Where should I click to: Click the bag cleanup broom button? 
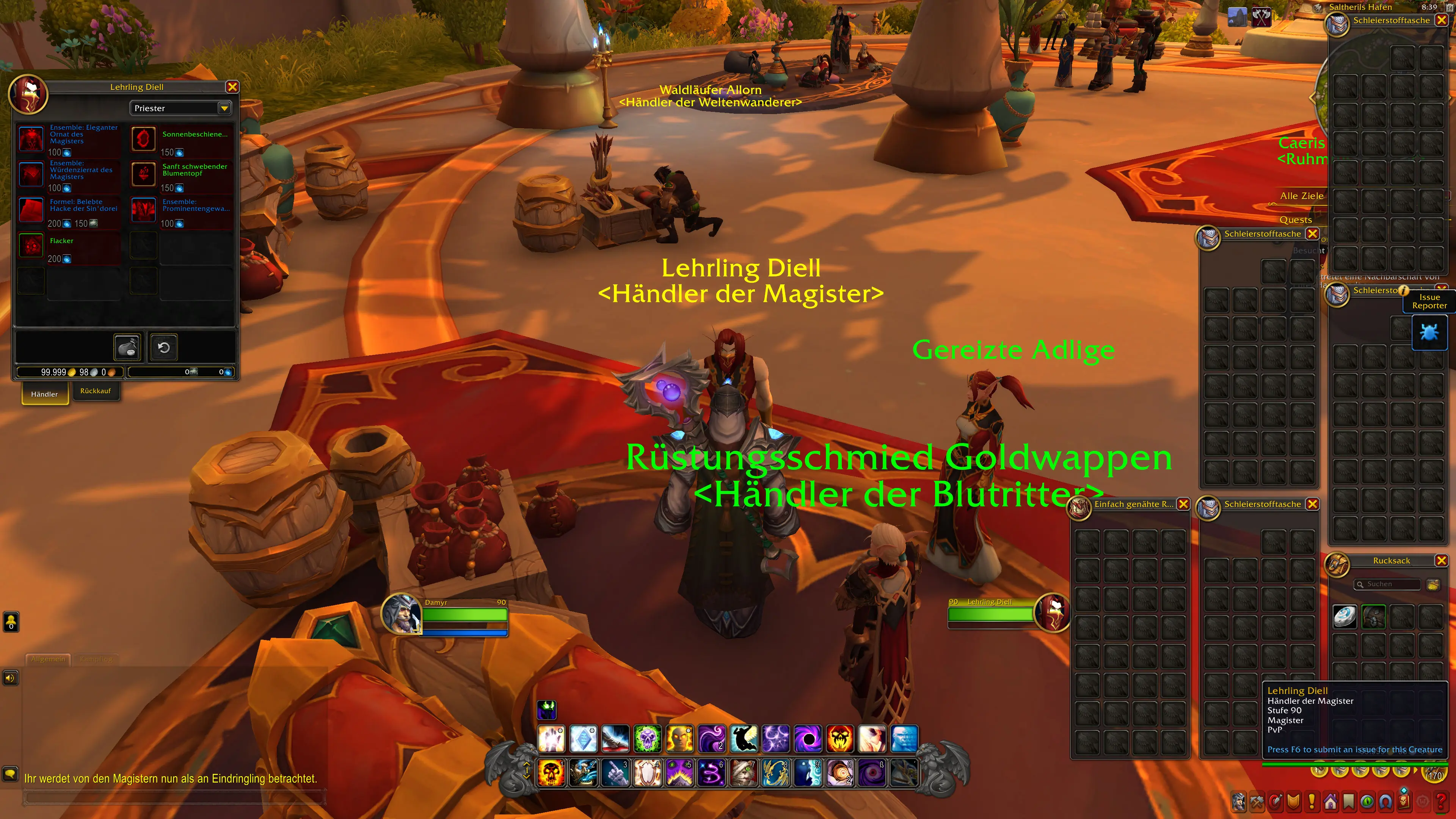[1433, 584]
